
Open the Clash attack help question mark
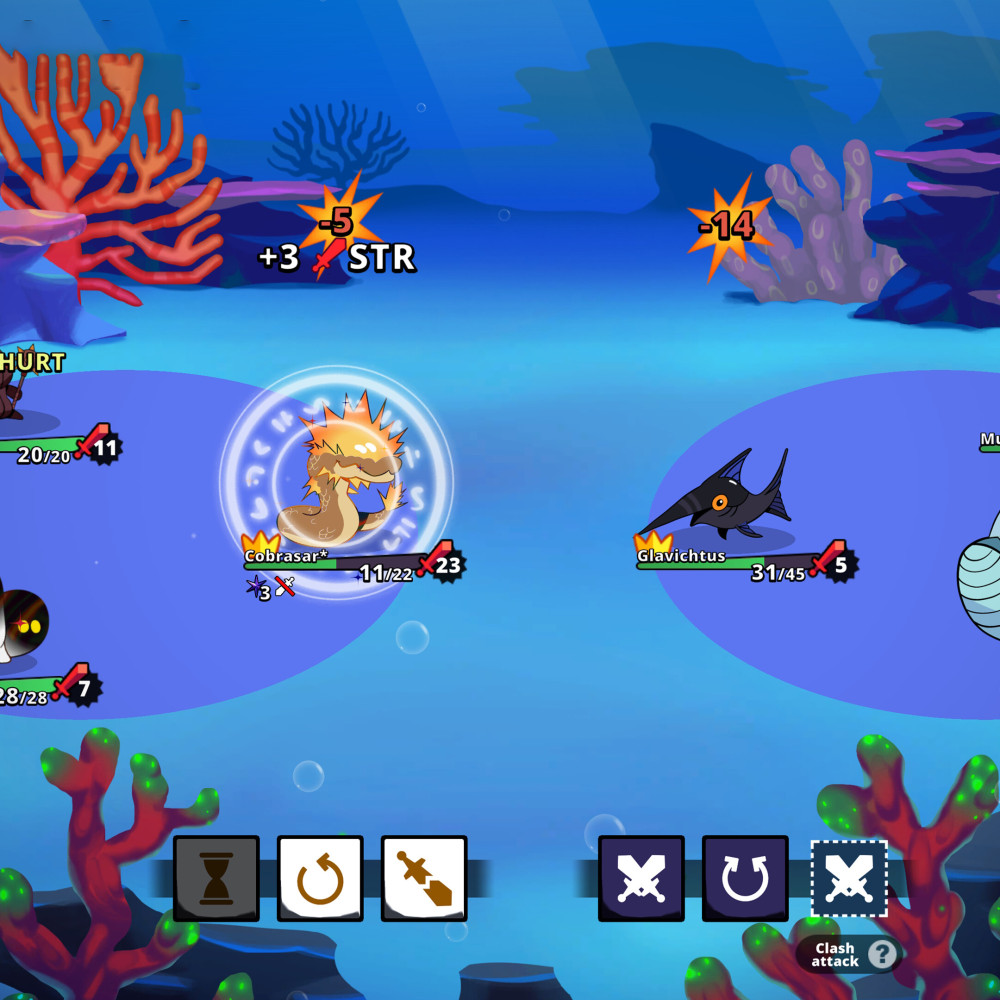tap(881, 954)
